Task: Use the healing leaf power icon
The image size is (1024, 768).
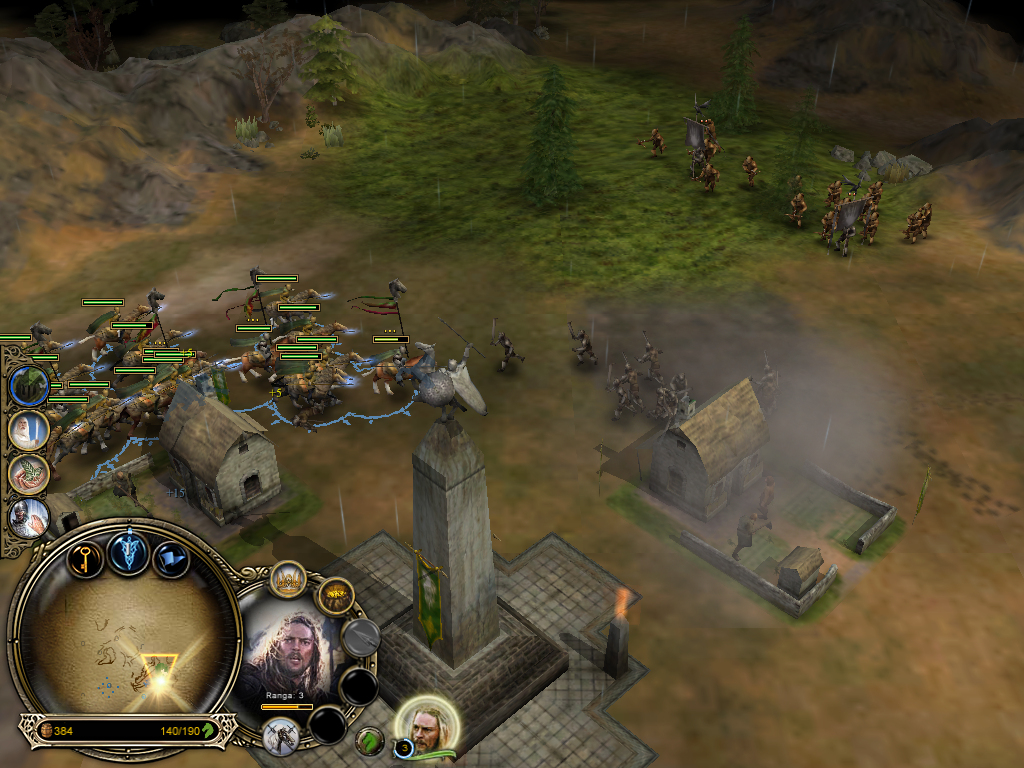Action: [28, 474]
